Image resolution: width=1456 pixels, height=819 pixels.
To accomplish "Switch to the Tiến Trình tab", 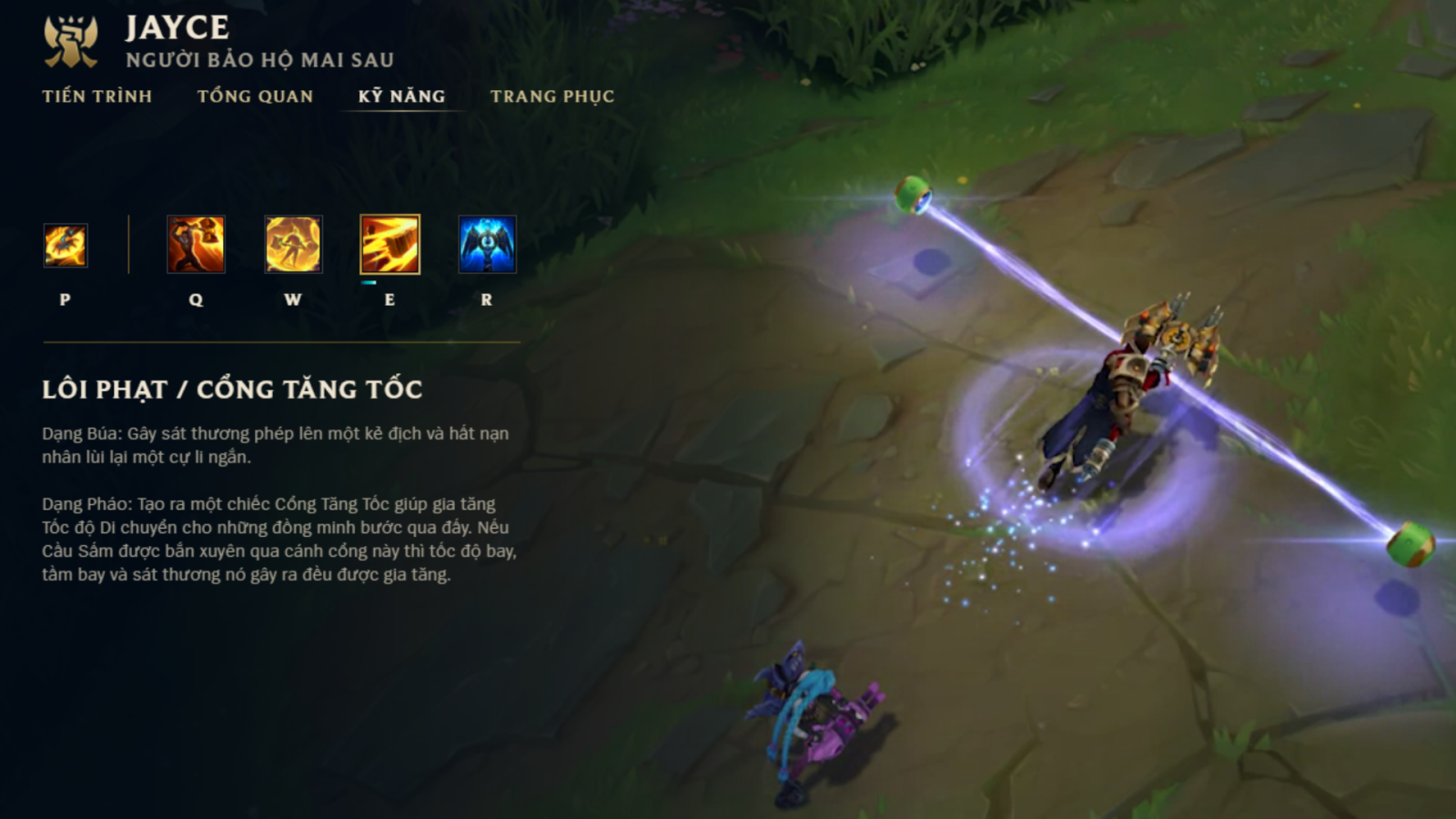I will coord(96,96).
